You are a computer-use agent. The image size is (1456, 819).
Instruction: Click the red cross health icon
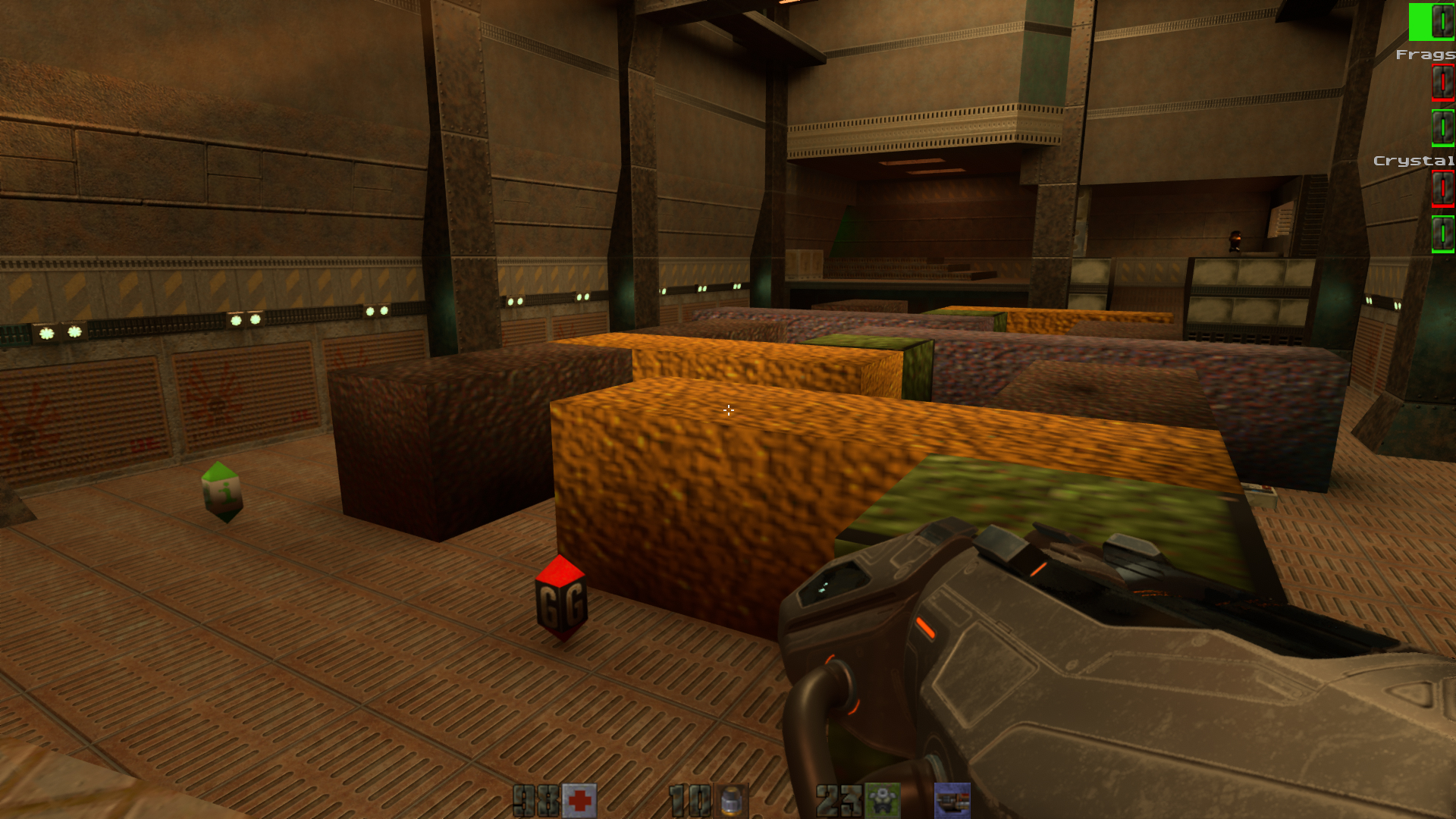(579, 801)
